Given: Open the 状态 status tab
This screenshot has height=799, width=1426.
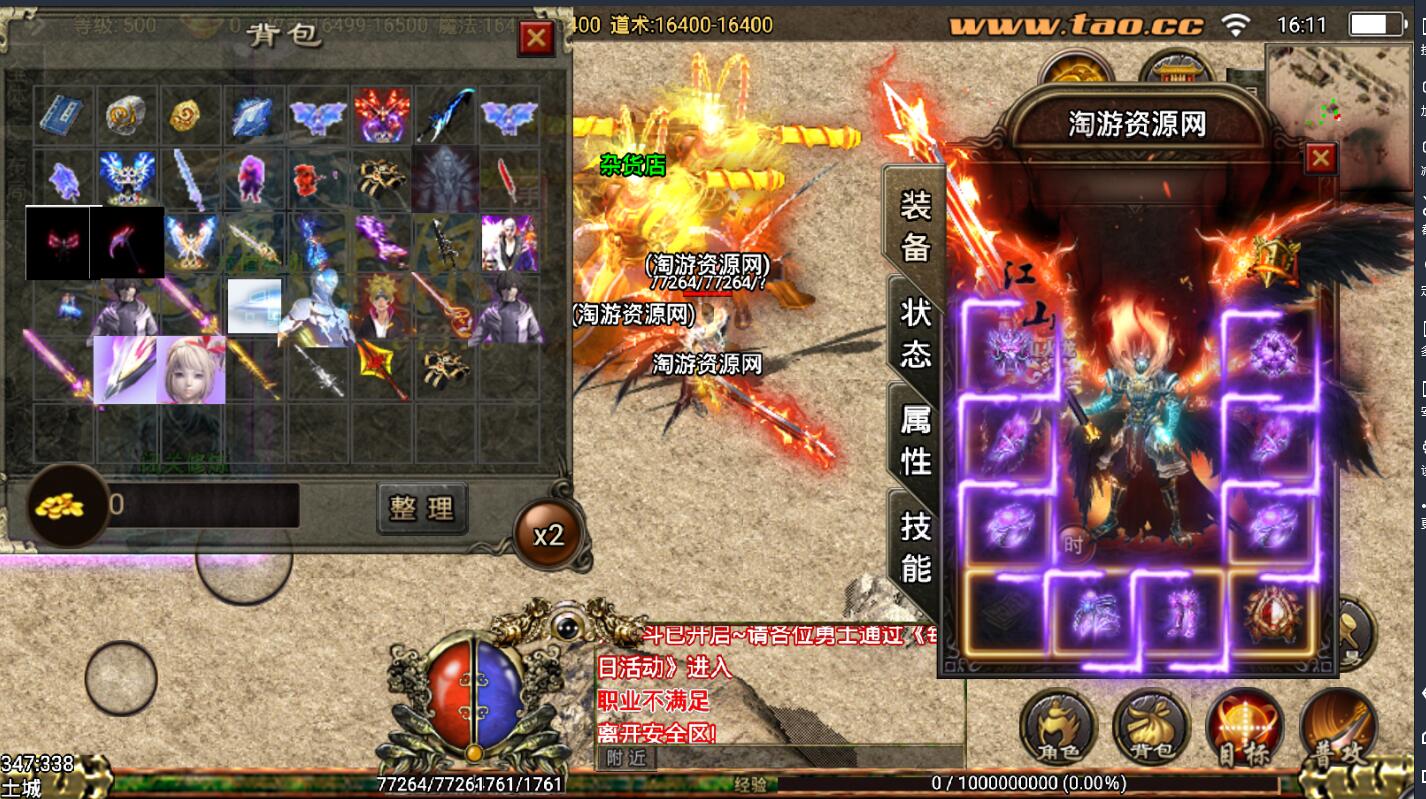Looking at the screenshot, I should 915,332.
